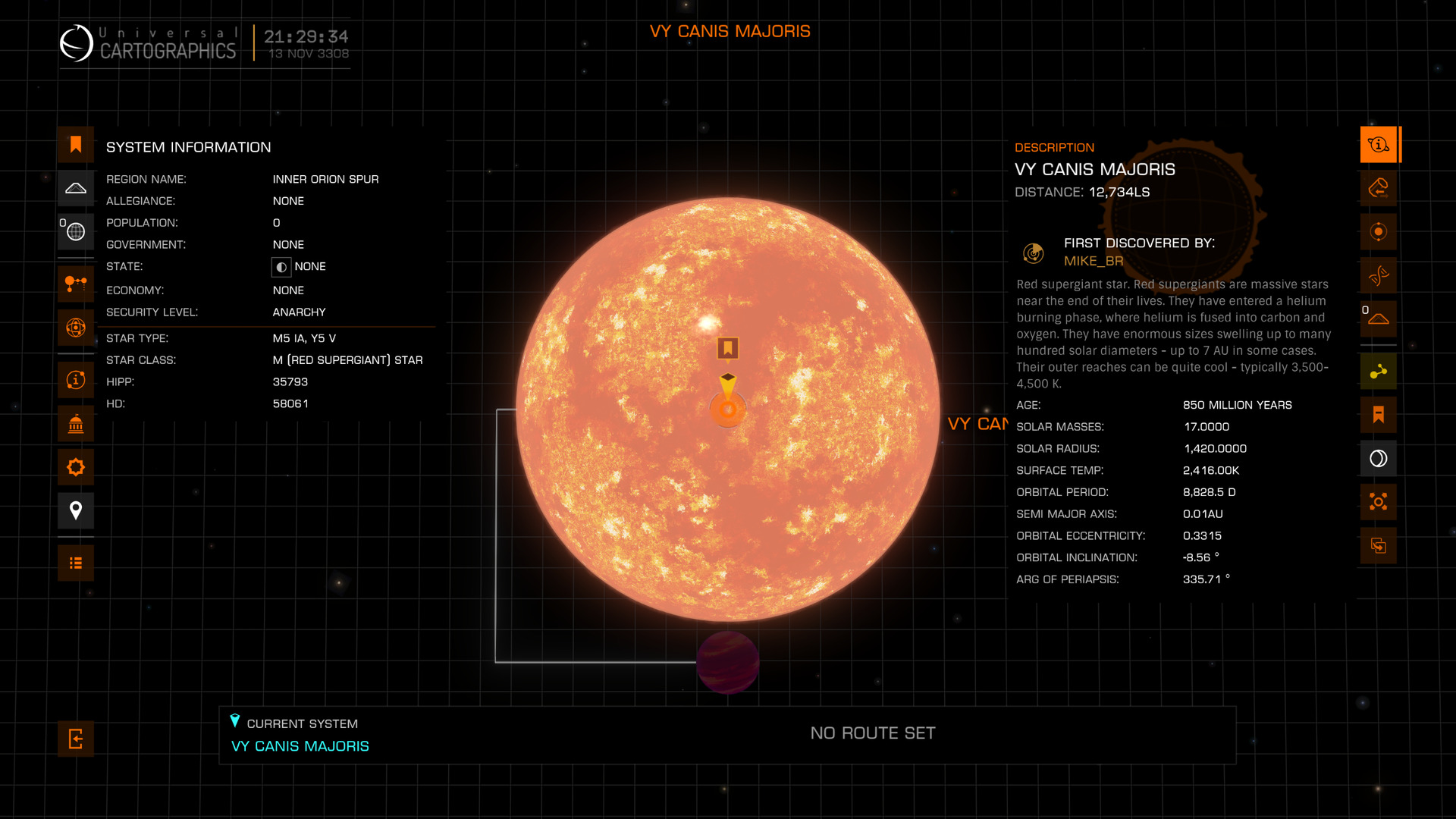Click the four-arrows focus icon on the right
This screenshot has height=819, width=1456.
(x=1378, y=502)
